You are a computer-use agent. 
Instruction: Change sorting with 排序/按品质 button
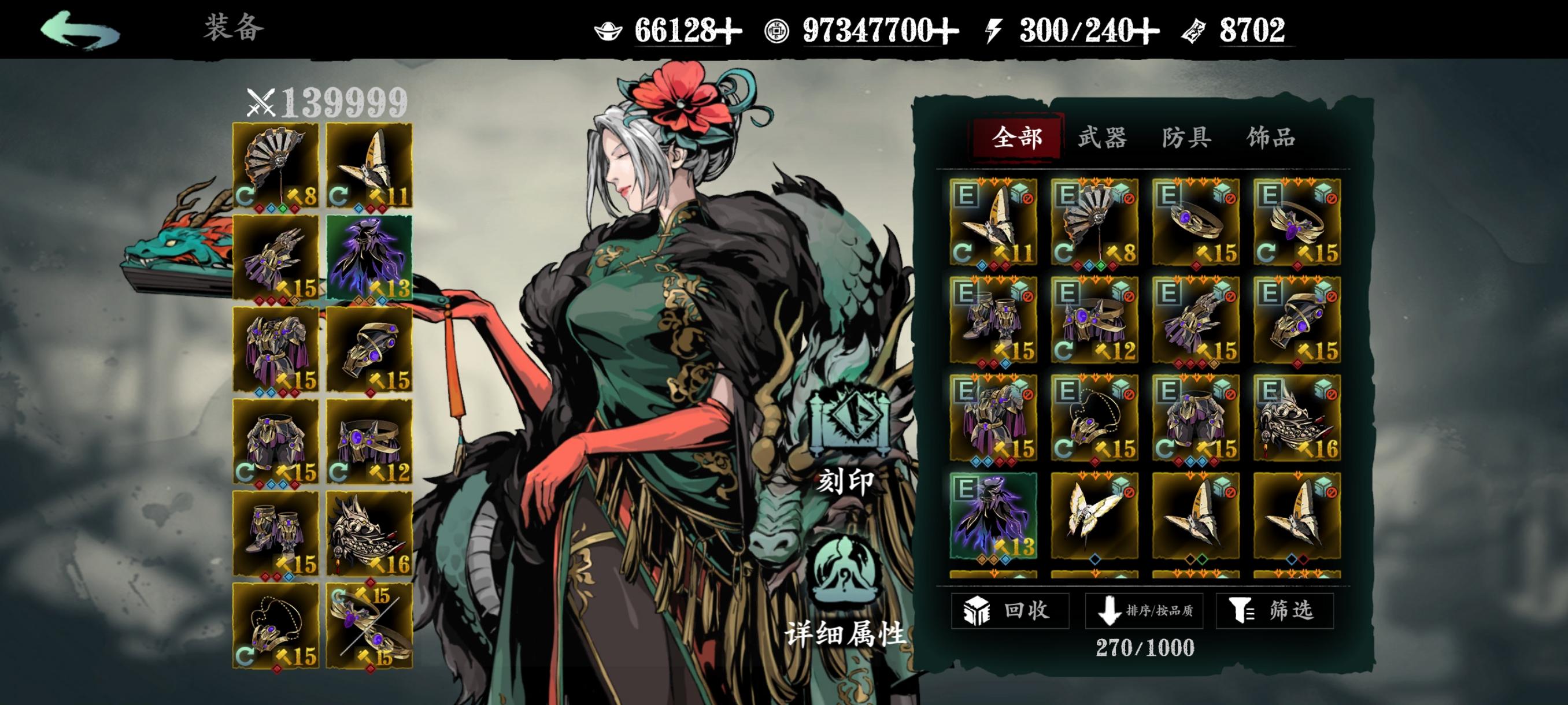[1144, 610]
